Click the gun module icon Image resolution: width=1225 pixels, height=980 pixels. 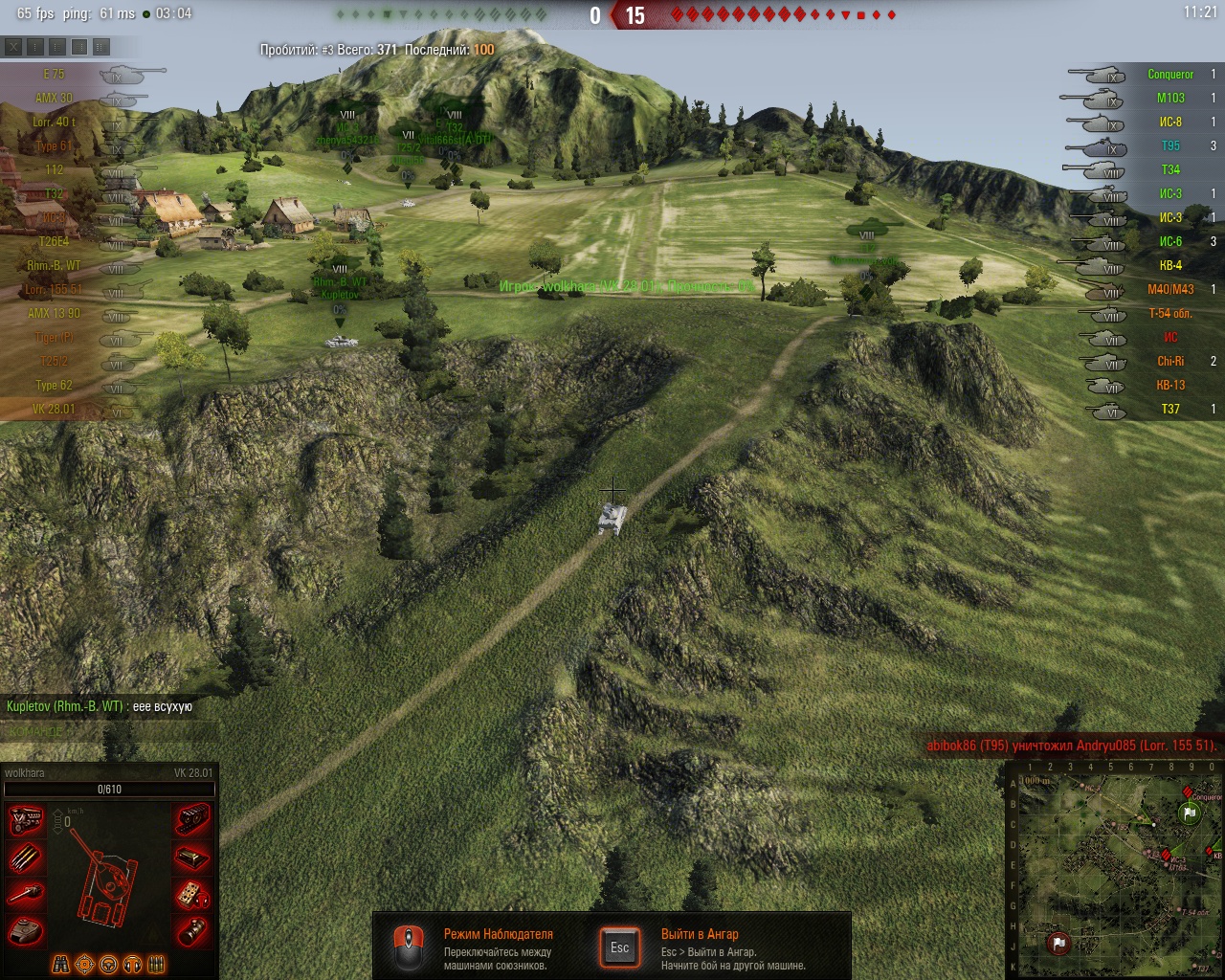pyautogui.click(x=26, y=894)
